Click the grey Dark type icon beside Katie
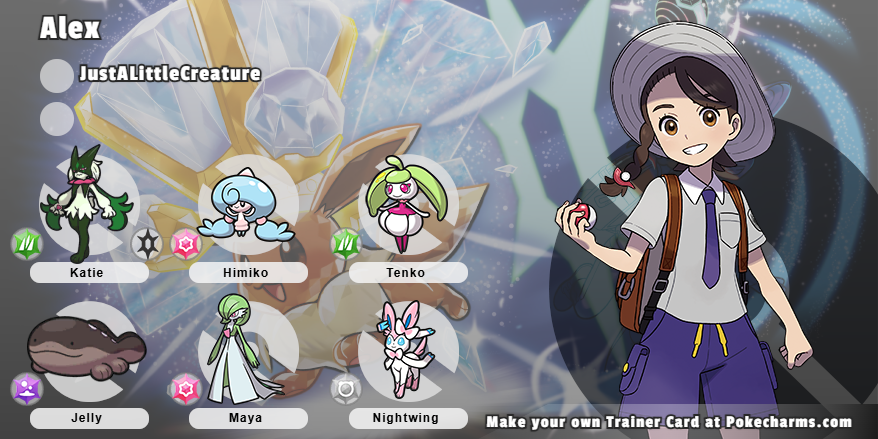This screenshot has height=439, width=878. [147, 243]
